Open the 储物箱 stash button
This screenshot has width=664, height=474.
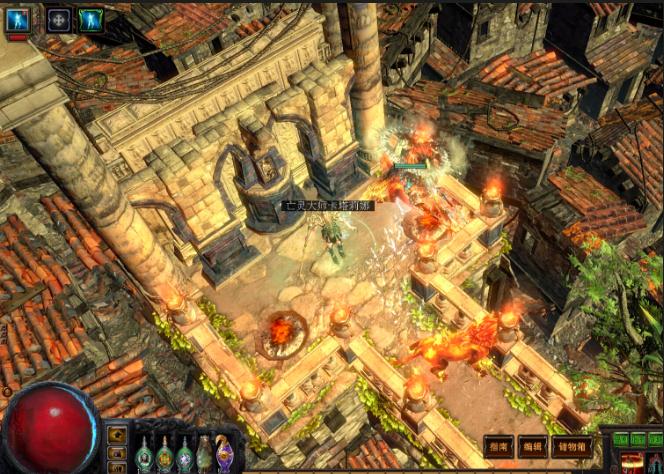(x=572, y=446)
